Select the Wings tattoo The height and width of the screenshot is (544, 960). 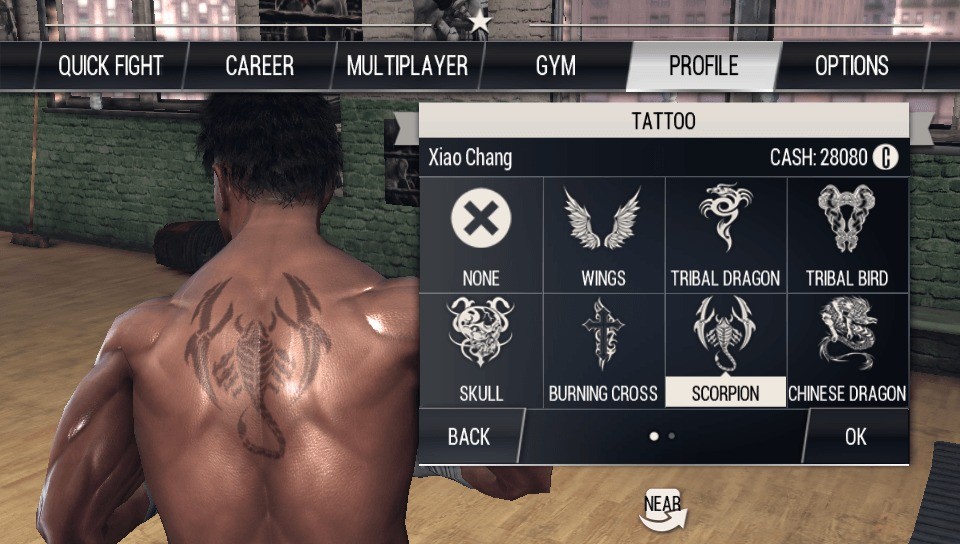pyautogui.click(x=603, y=235)
